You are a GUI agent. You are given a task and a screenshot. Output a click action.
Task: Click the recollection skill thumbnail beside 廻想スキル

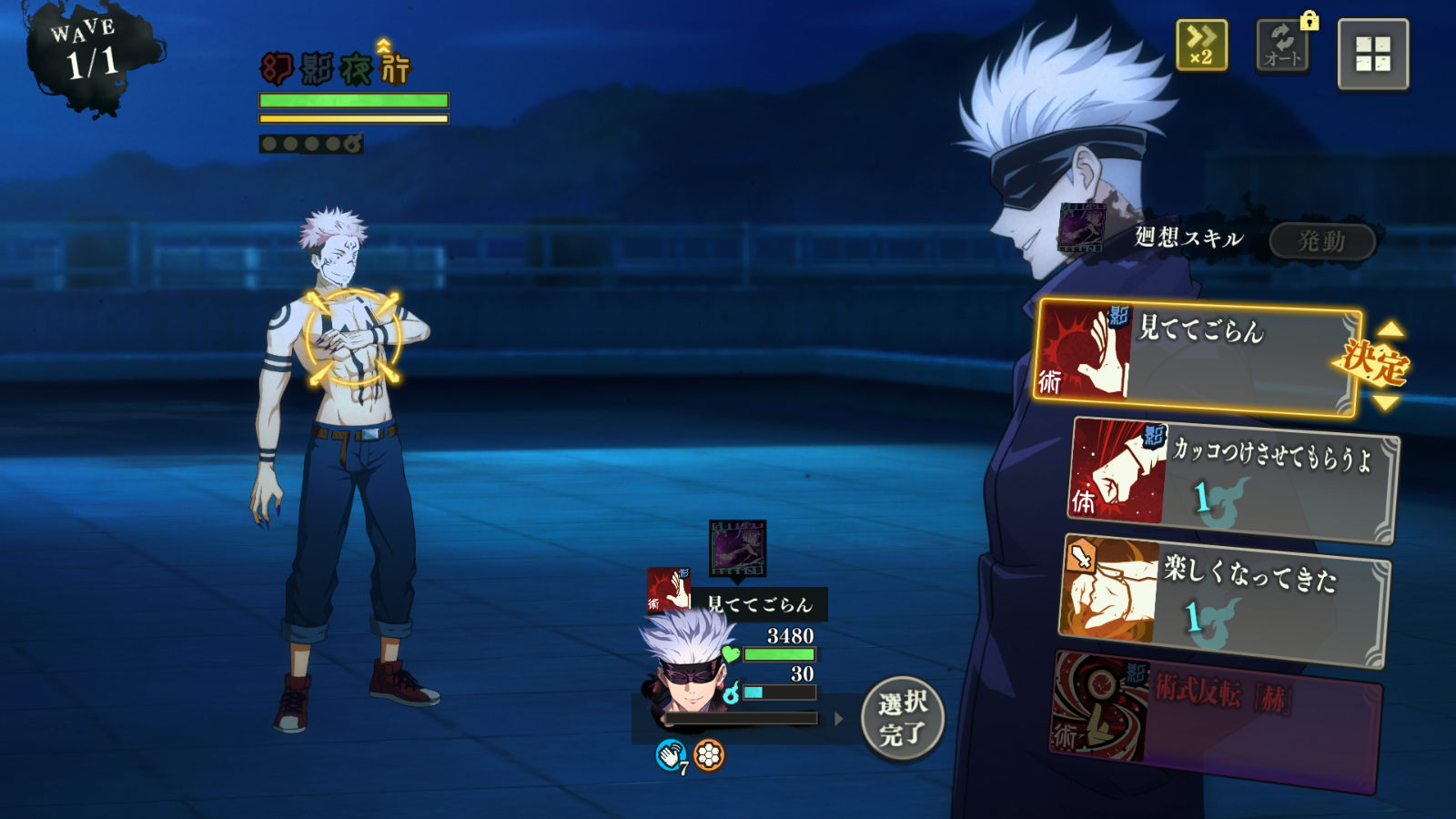tap(1081, 227)
